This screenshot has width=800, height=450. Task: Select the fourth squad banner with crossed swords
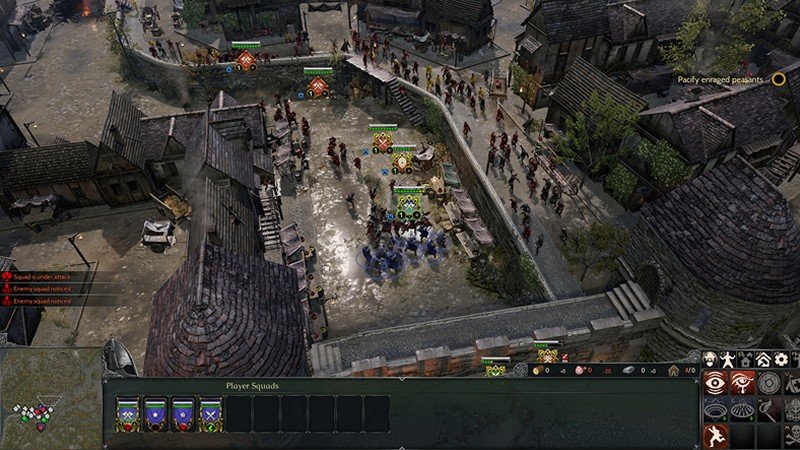(x=211, y=413)
